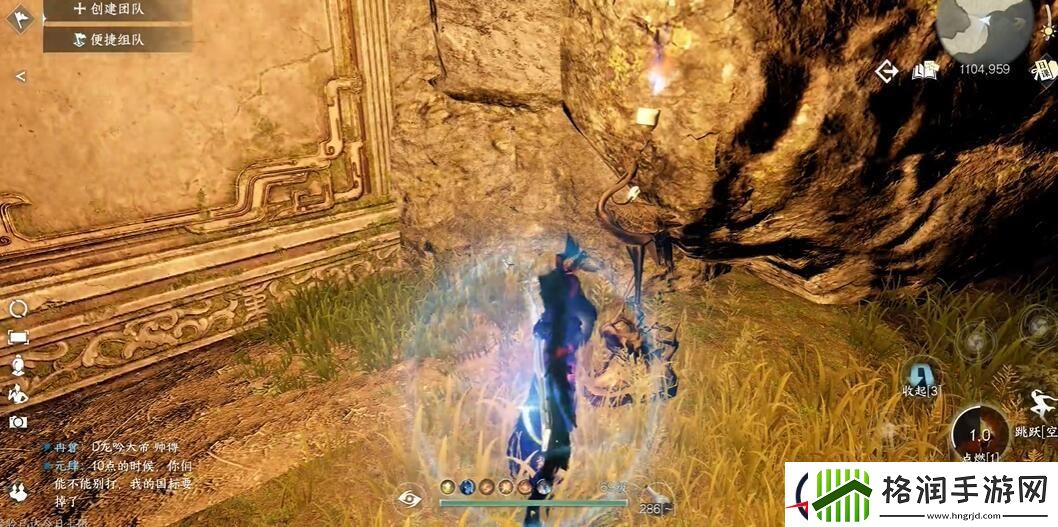Open the friends icon beside chat
This screenshot has width=1058, height=527.
pyautogui.click(x=18, y=490)
